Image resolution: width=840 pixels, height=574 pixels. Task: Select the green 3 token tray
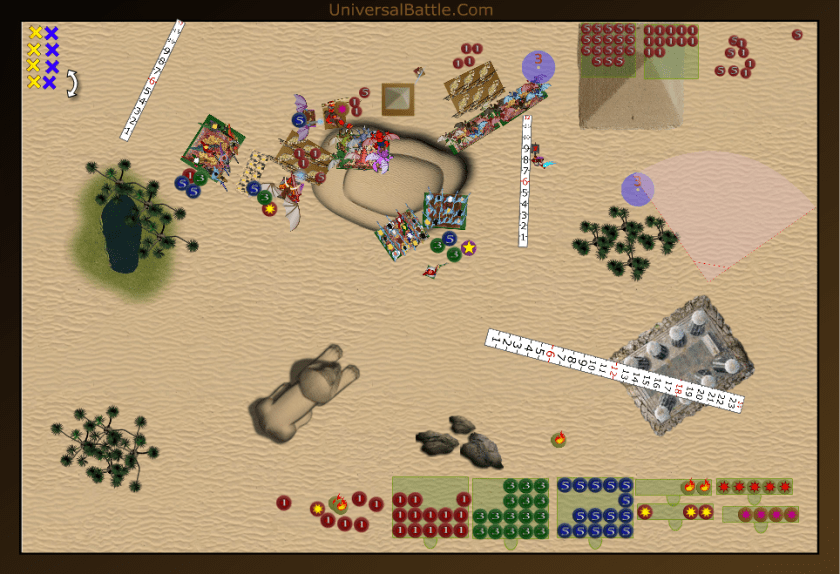pos(511,508)
